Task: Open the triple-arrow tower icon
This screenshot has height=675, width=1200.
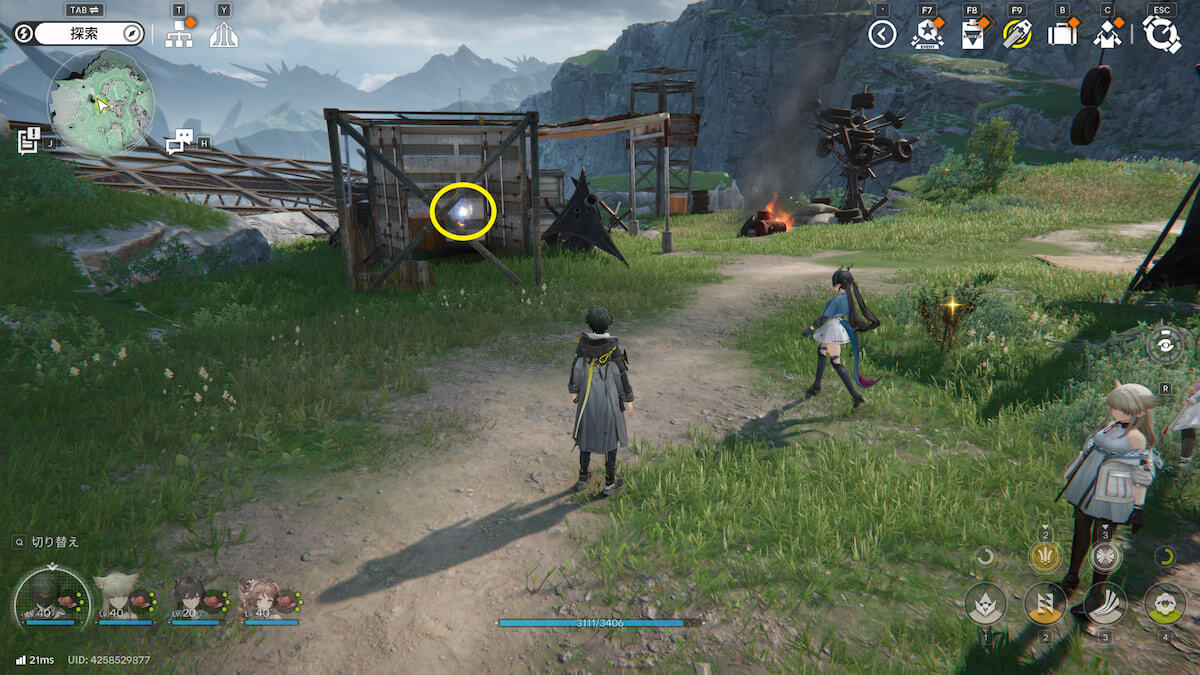Action: [x=223, y=35]
